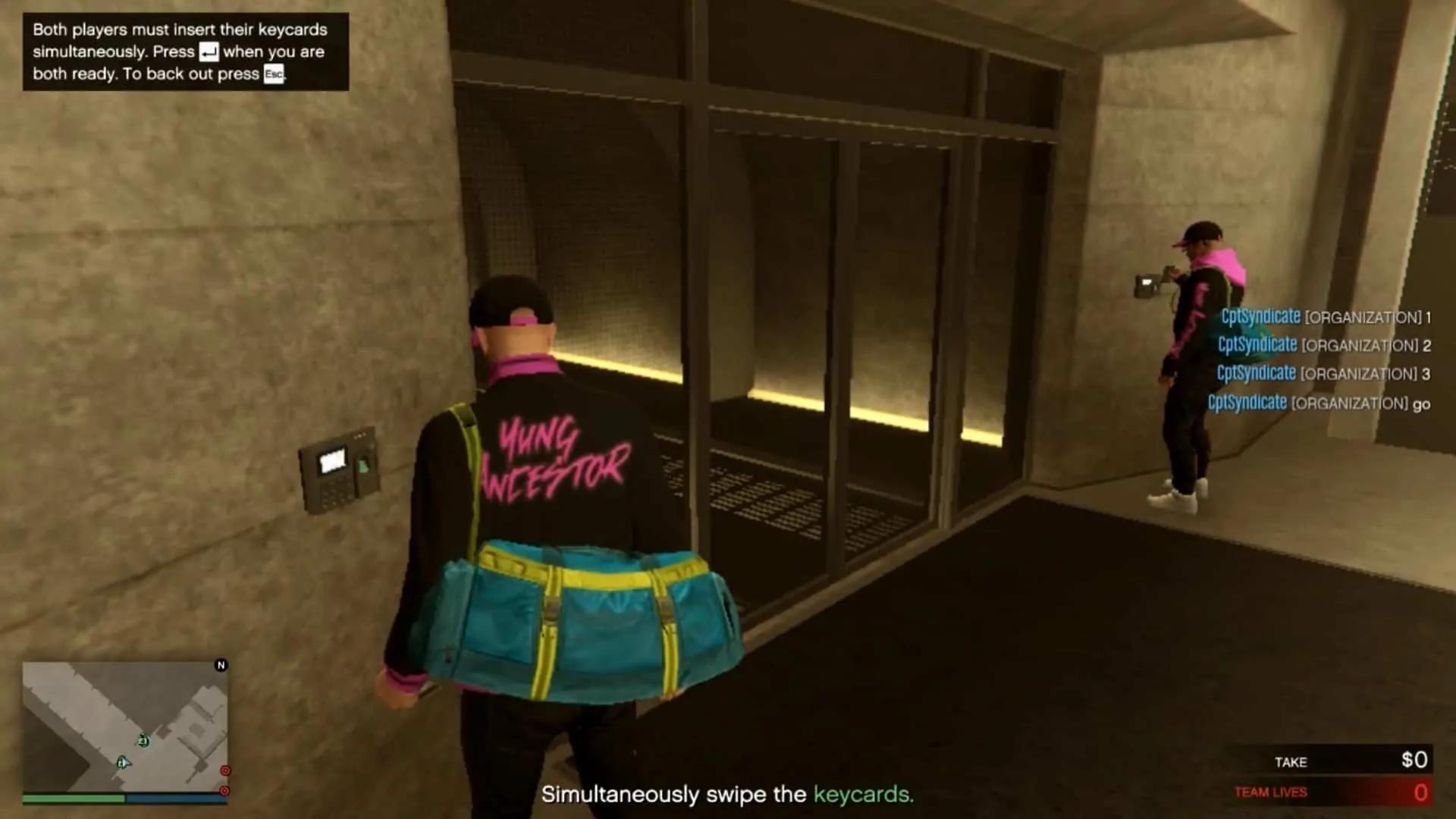Screen dimensions: 1456x819
Task: Toggle the minimap view
Action: pyautogui.click(x=125, y=728)
